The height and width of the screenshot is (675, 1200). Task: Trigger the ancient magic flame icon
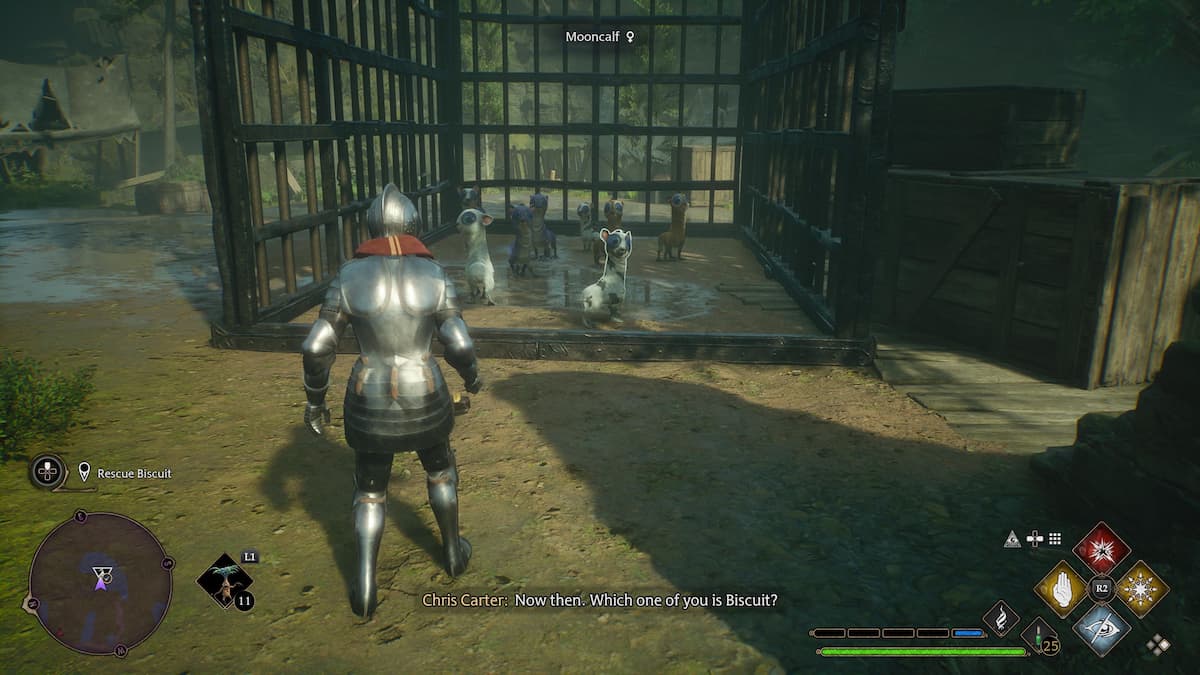coord(1000,619)
